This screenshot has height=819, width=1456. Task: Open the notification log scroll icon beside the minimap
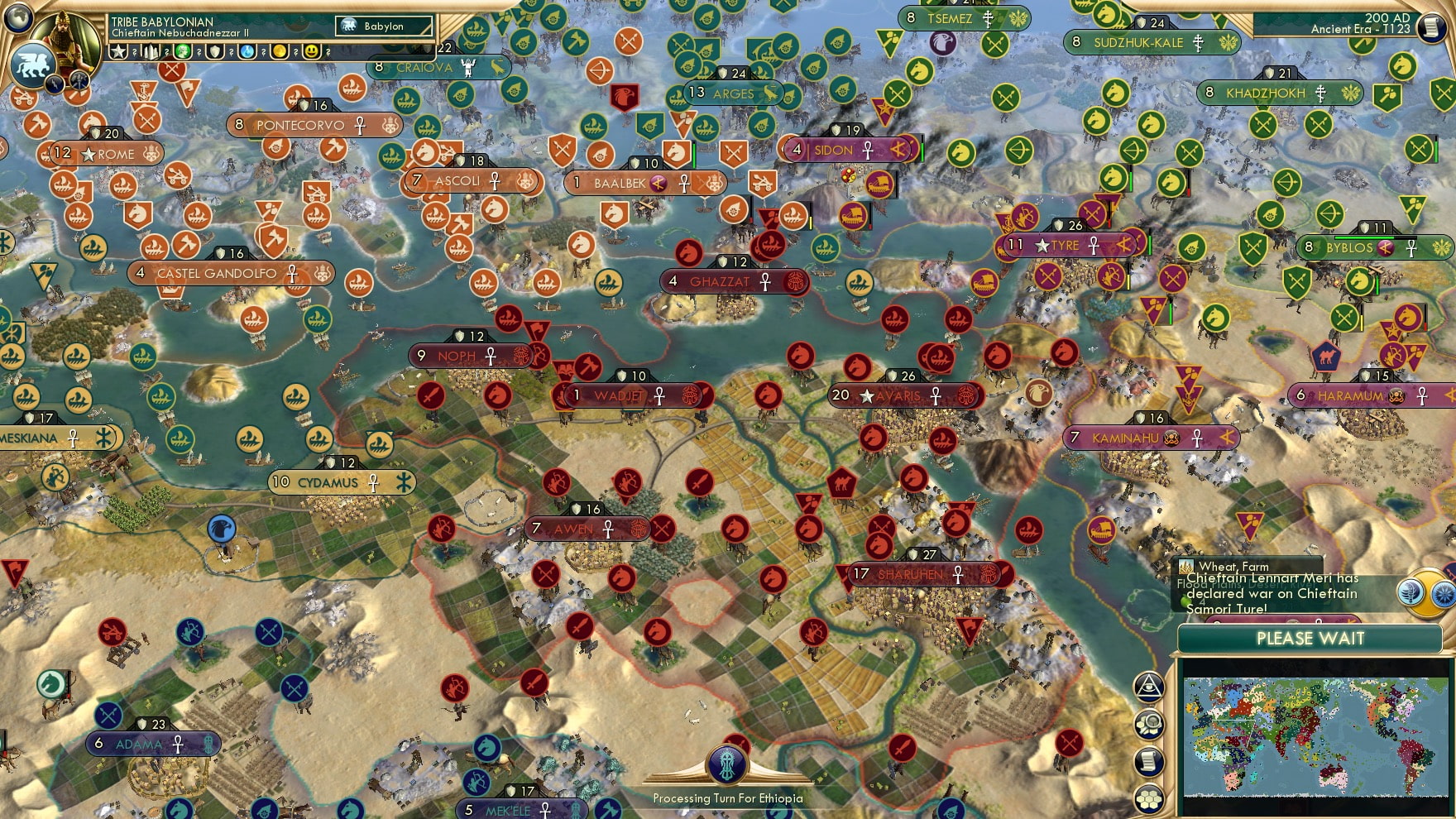coord(1150,759)
